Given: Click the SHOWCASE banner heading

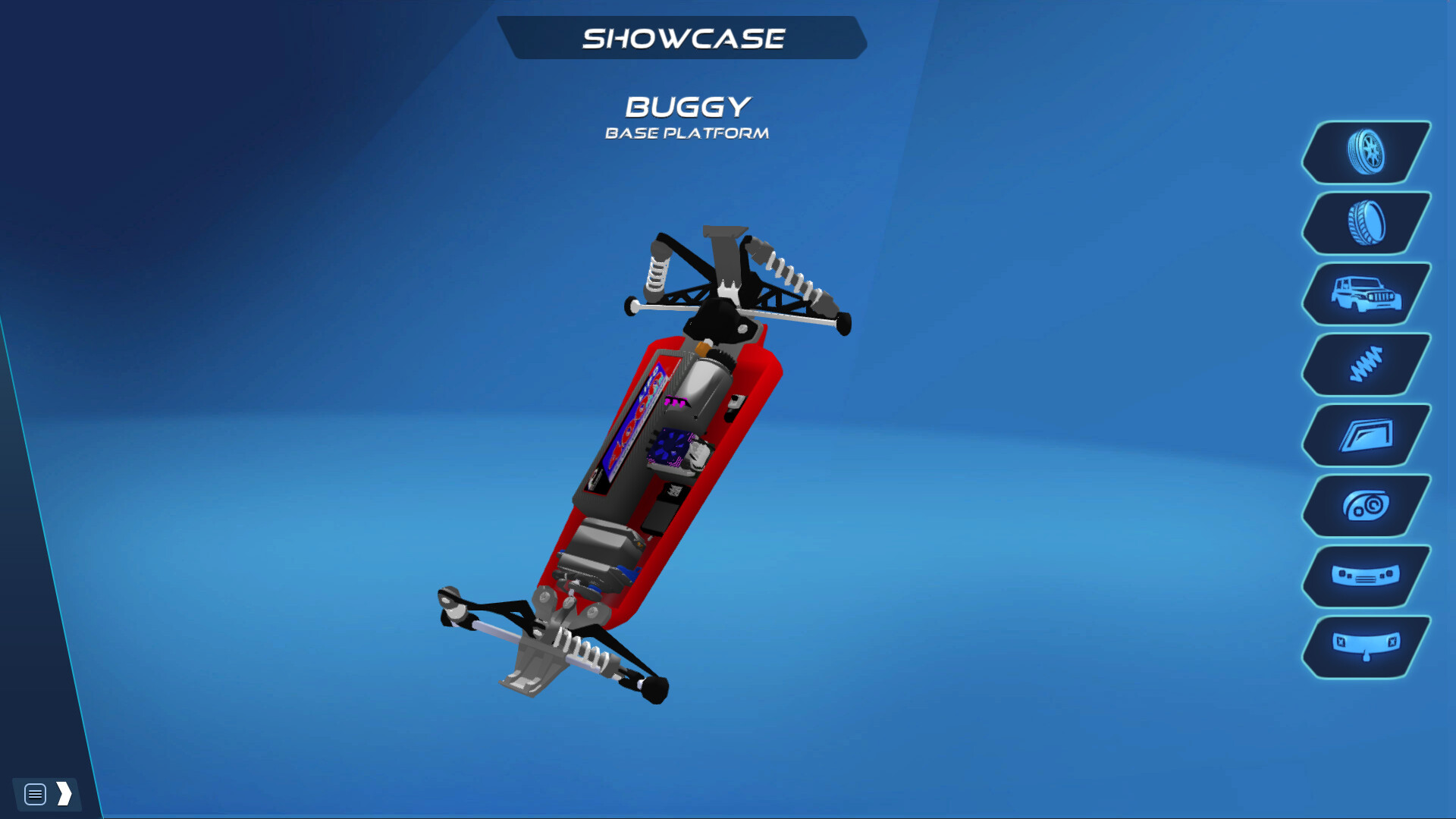Looking at the screenshot, I should (x=685, y=36).
